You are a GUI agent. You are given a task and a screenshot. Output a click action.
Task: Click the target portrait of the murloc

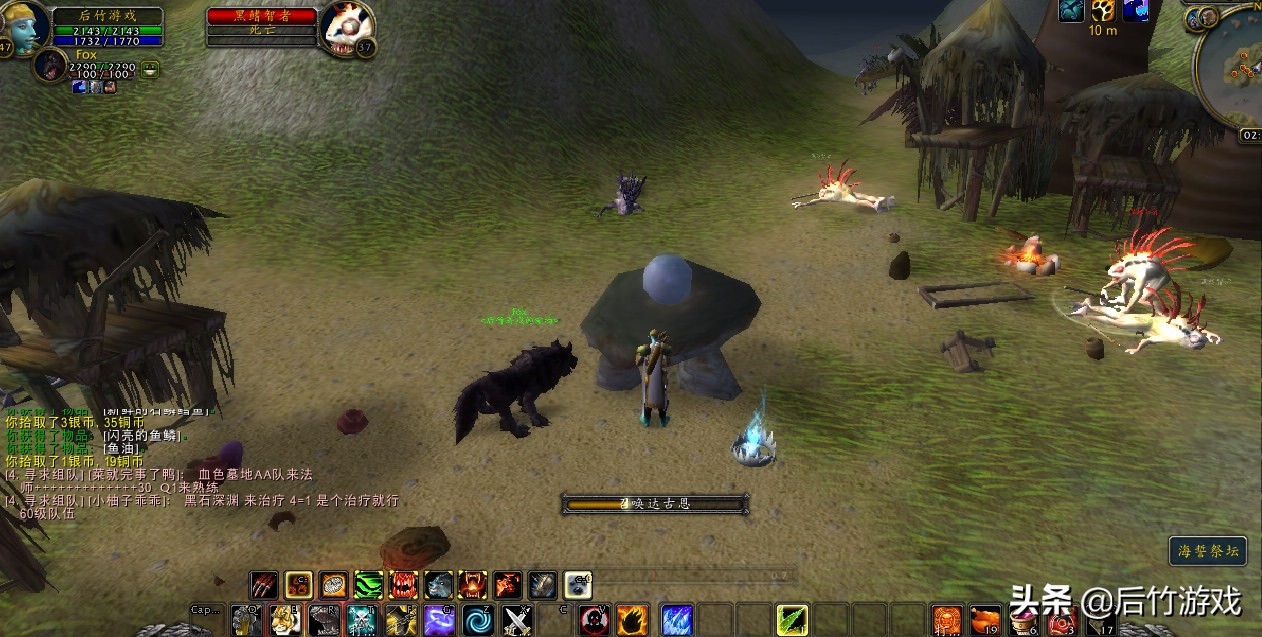tap(347, 28)
